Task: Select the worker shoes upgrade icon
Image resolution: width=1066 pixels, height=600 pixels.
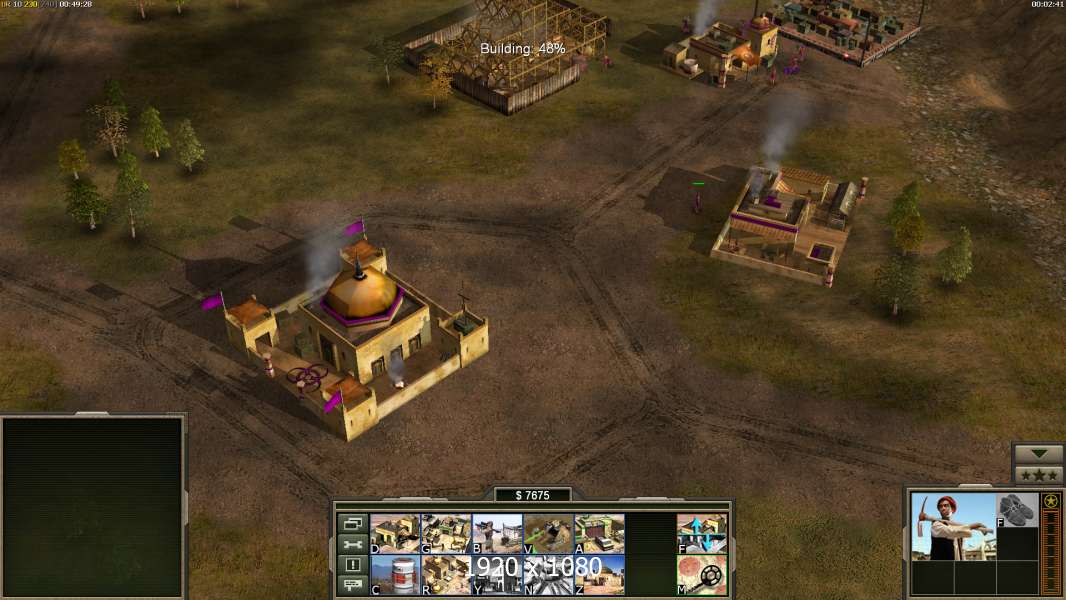Action: (x=1017, y=510)
